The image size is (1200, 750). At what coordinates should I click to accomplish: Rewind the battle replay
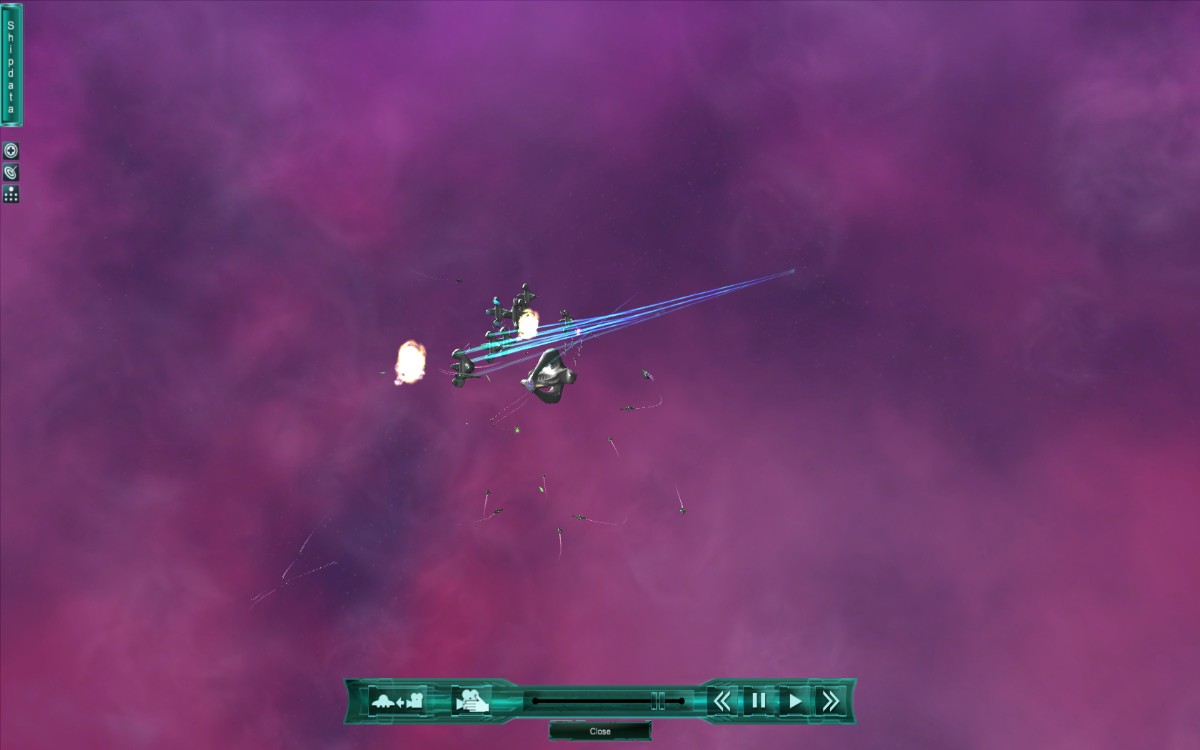722,701
